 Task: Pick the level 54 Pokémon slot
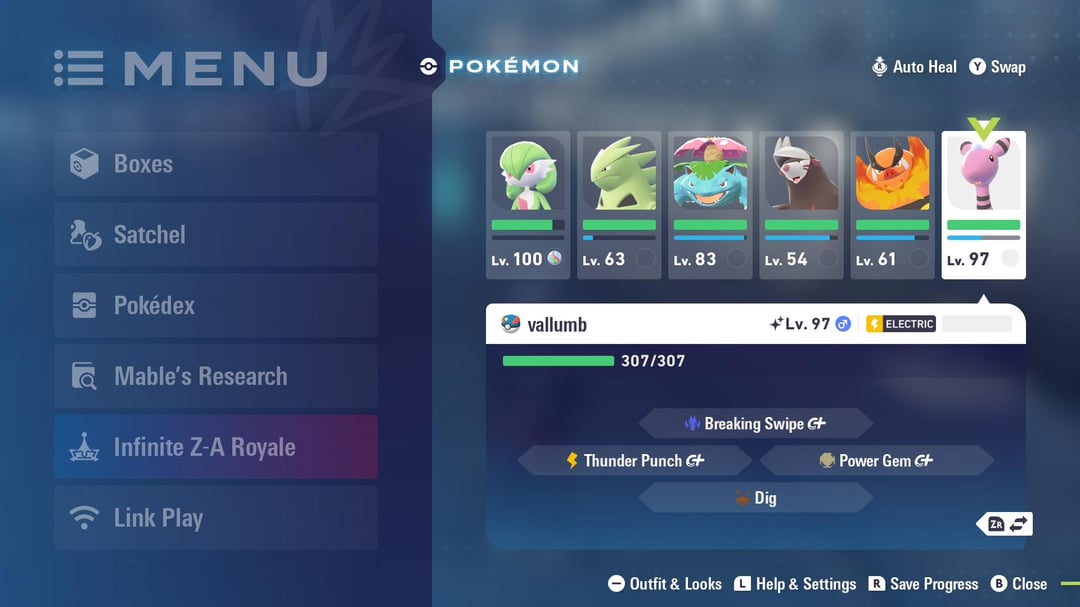[801, 204]
